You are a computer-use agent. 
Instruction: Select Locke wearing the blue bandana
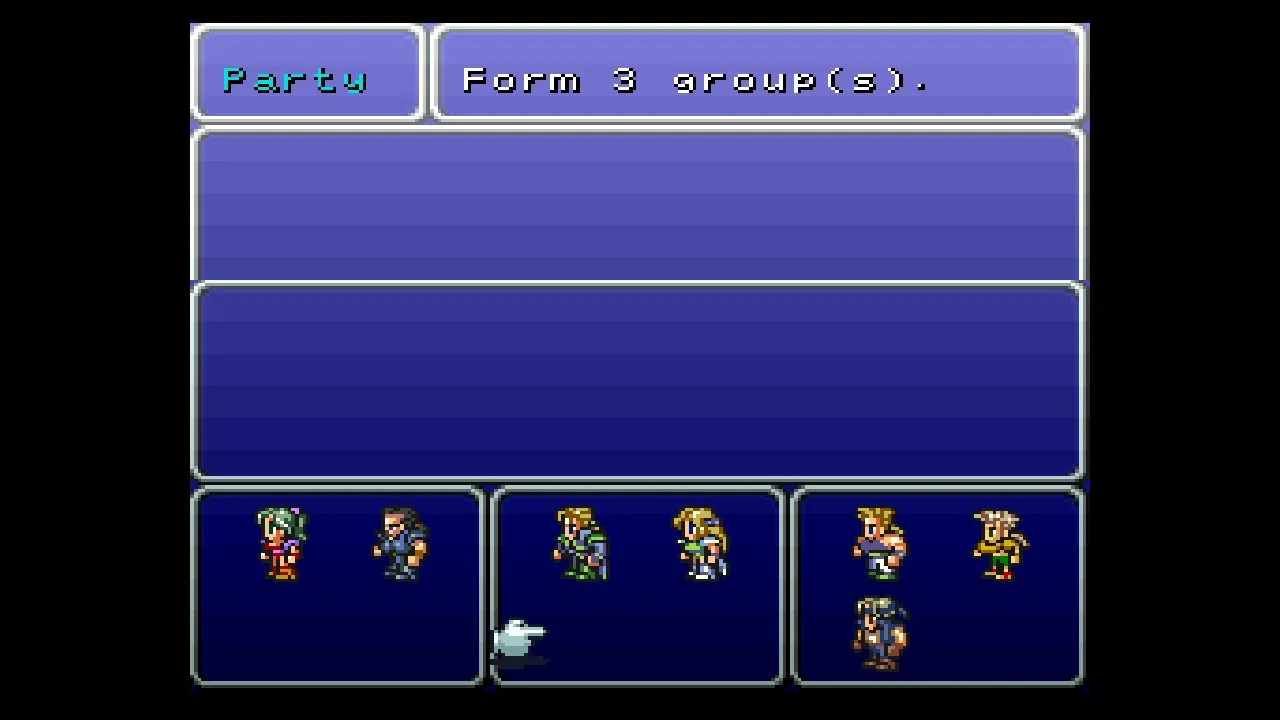tap(880, 633)
